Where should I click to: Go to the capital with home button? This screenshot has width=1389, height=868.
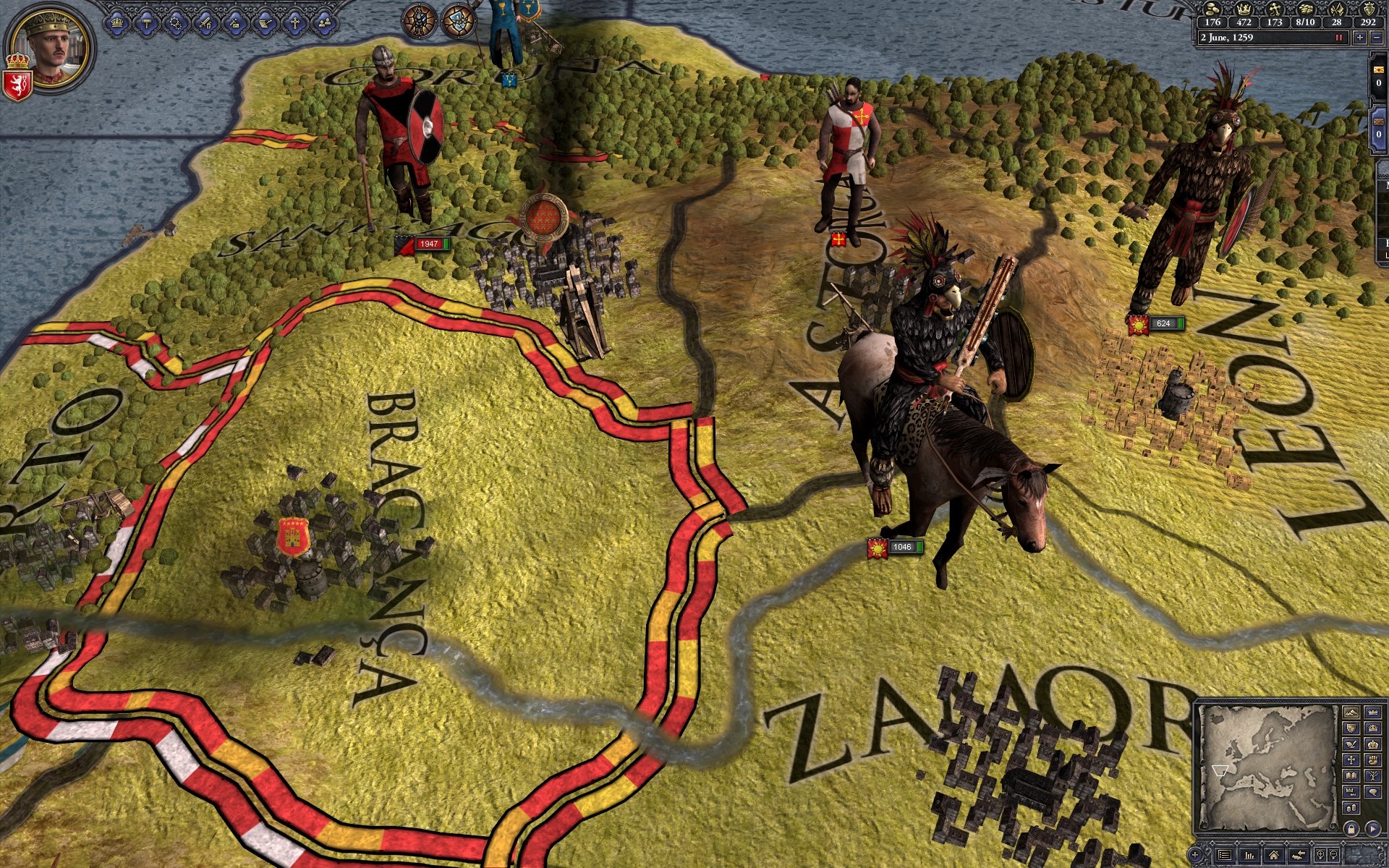click(x=1273, y=855)
